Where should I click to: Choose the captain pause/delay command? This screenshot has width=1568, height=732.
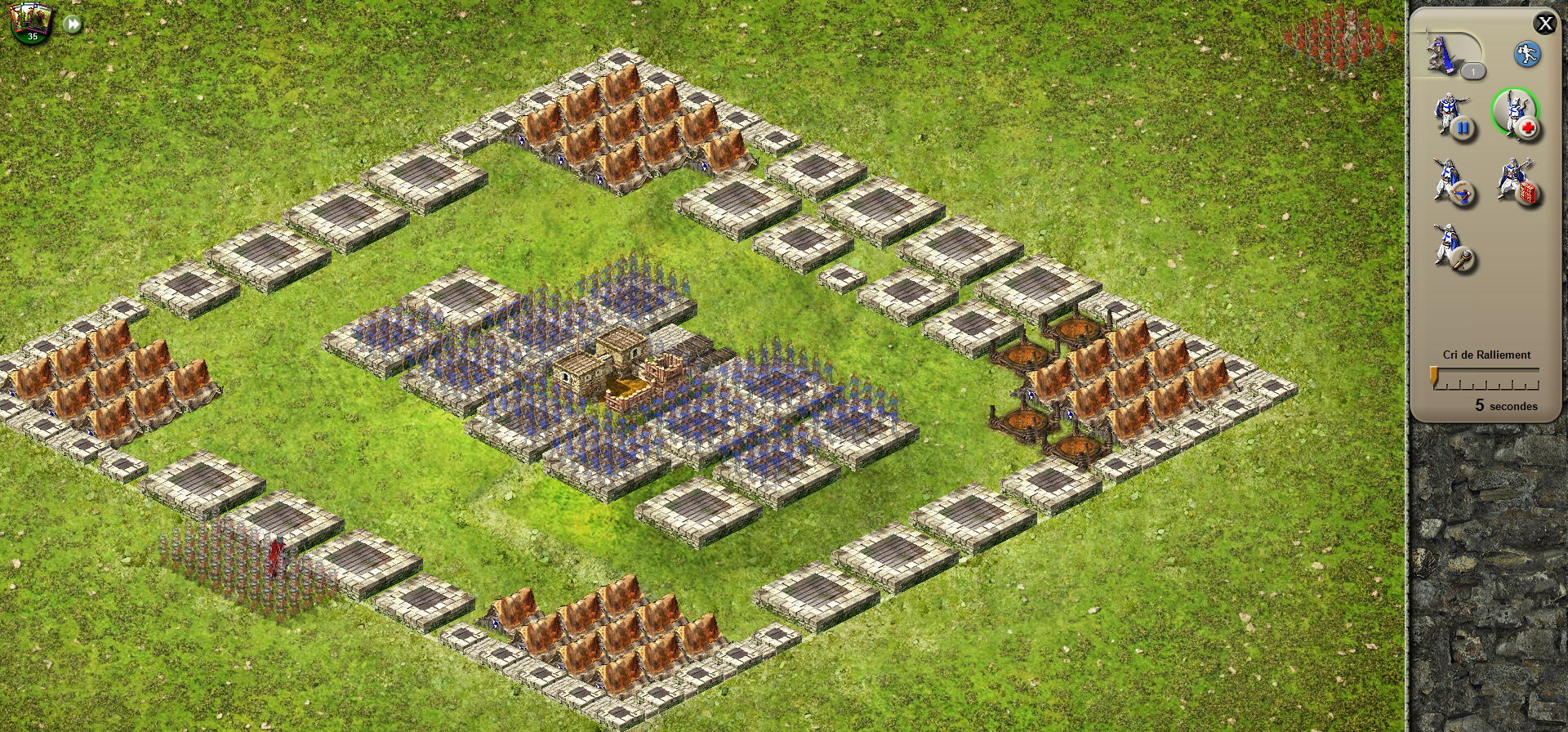[x=1454, y=117]
